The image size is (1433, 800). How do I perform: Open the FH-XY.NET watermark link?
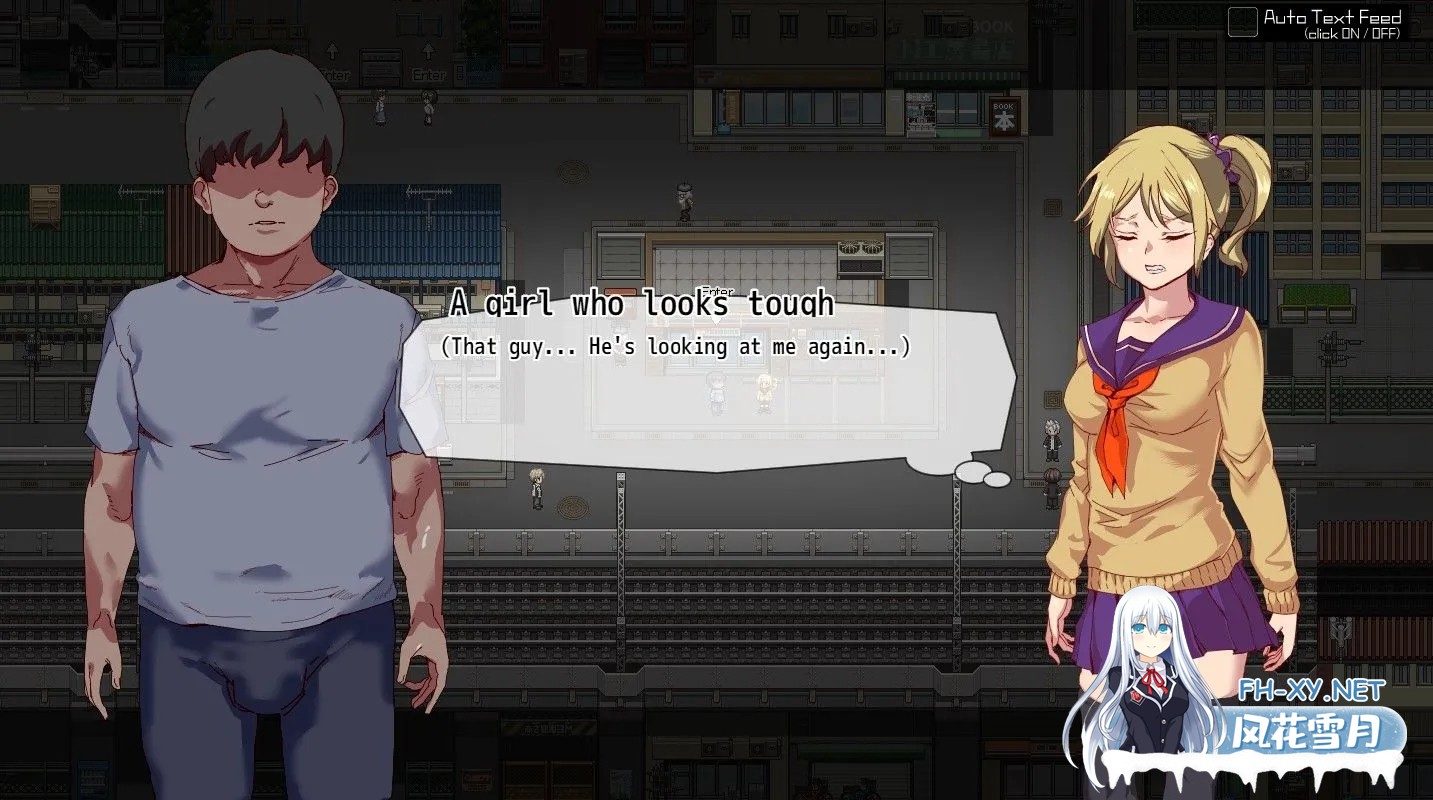point(1311,691)
